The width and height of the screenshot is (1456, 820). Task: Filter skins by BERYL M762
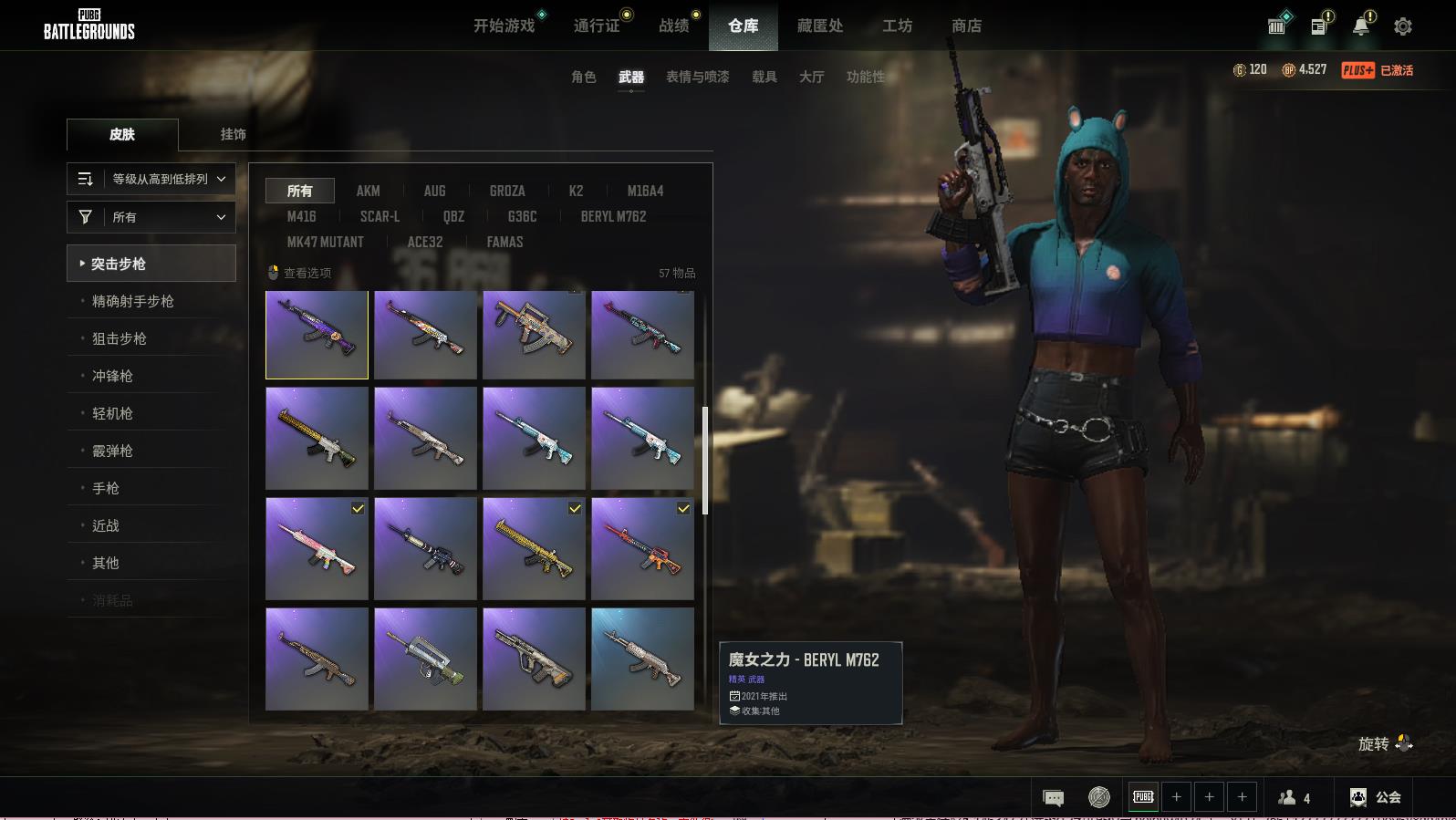tap(613, 216)
